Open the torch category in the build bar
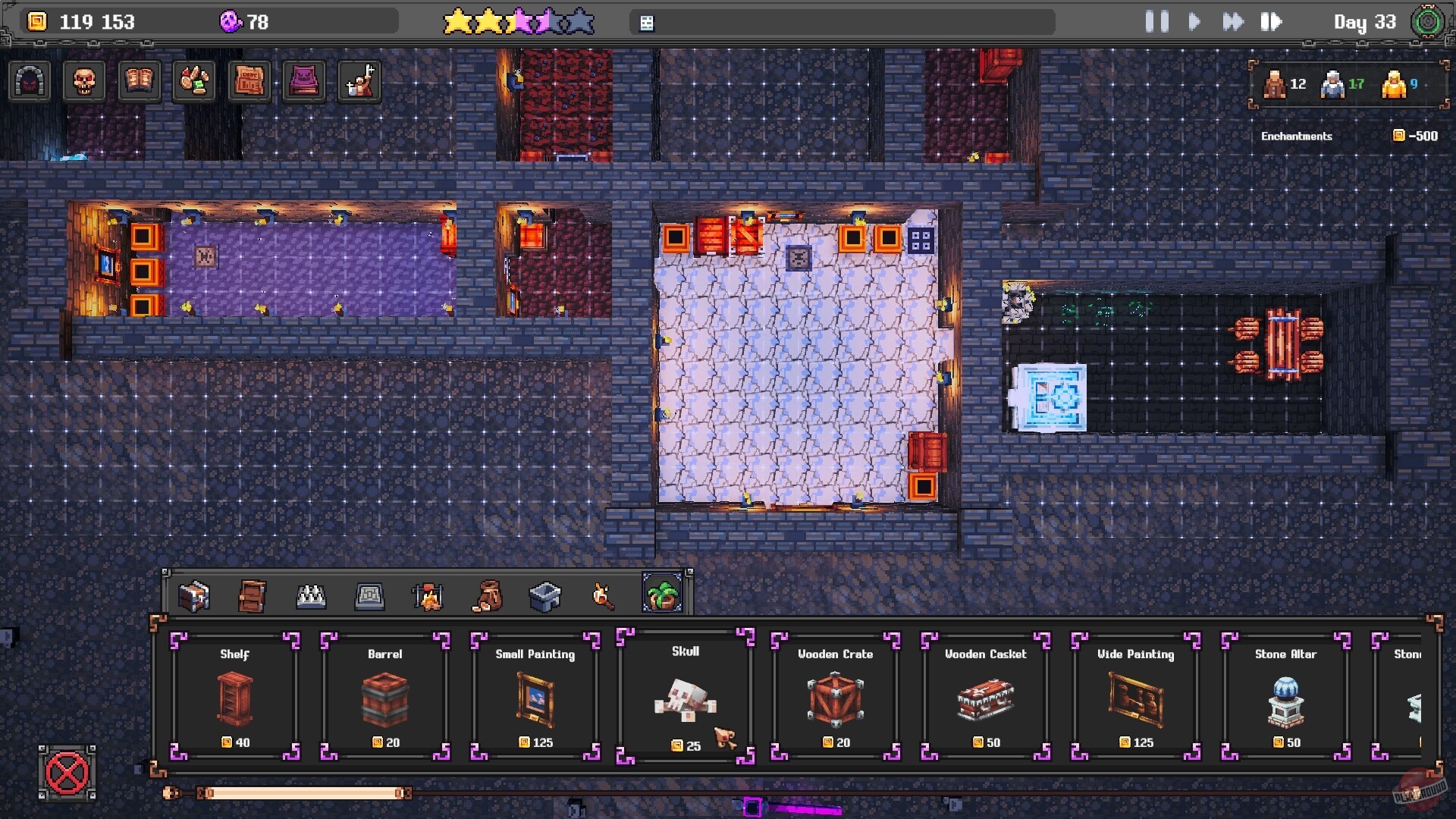The height and width of the screenshot is (819, 1456). click(603, 596)
